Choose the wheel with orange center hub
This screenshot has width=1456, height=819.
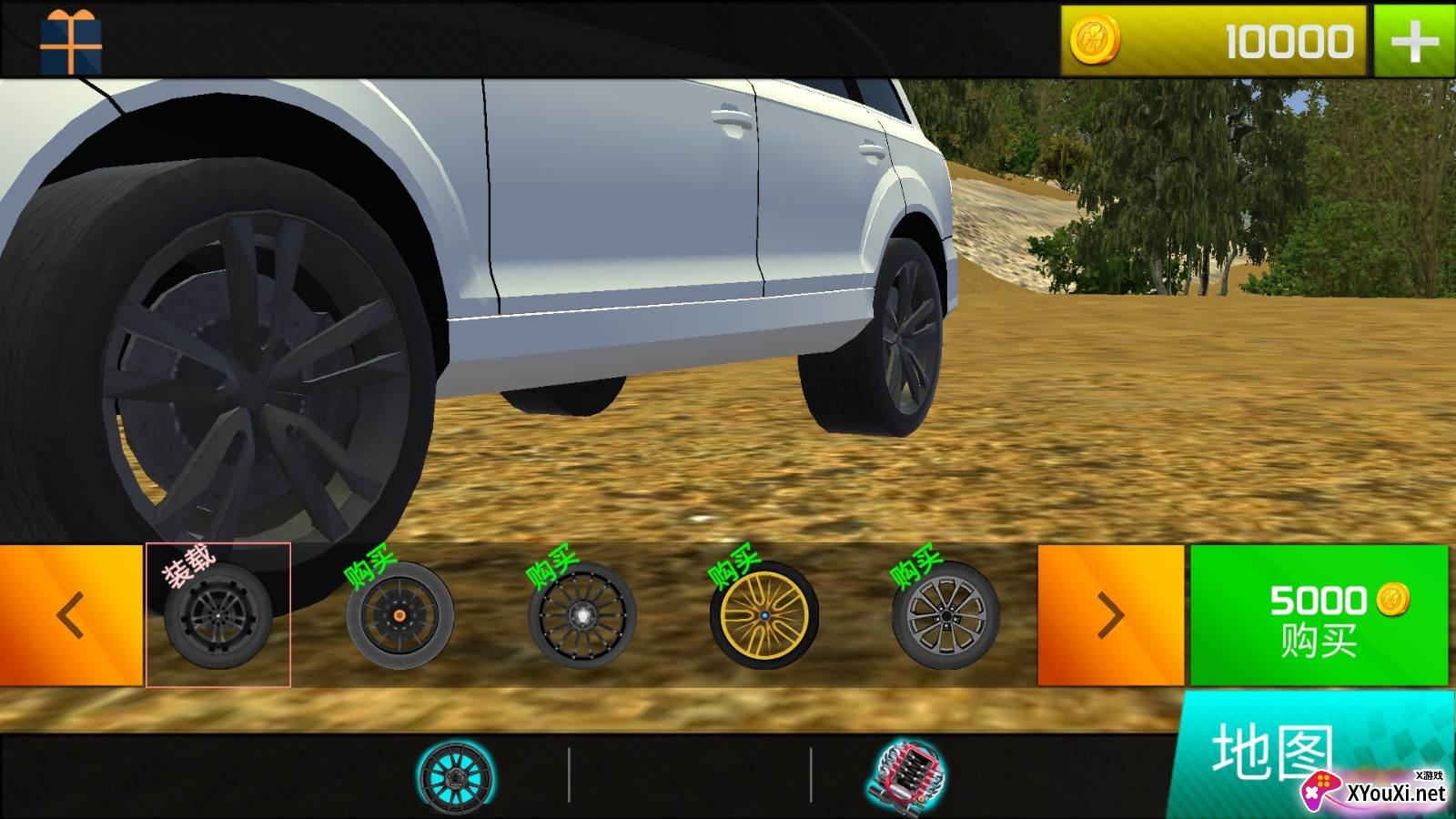(399, 615)
